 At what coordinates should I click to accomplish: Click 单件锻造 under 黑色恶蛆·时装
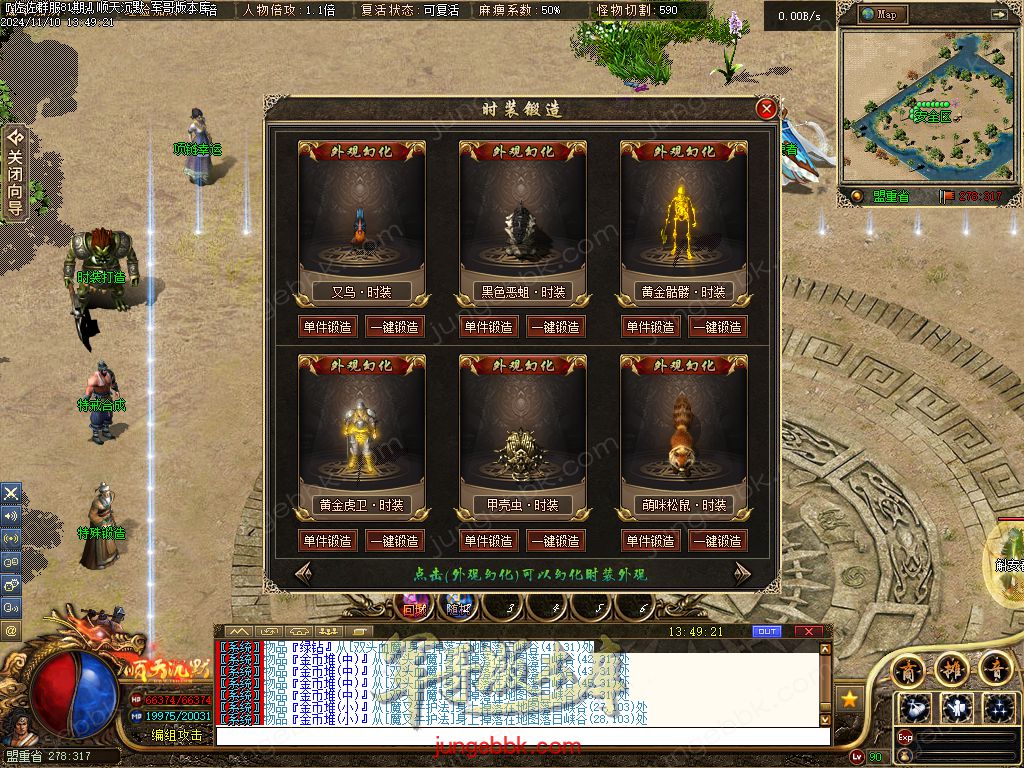[488, 327]
